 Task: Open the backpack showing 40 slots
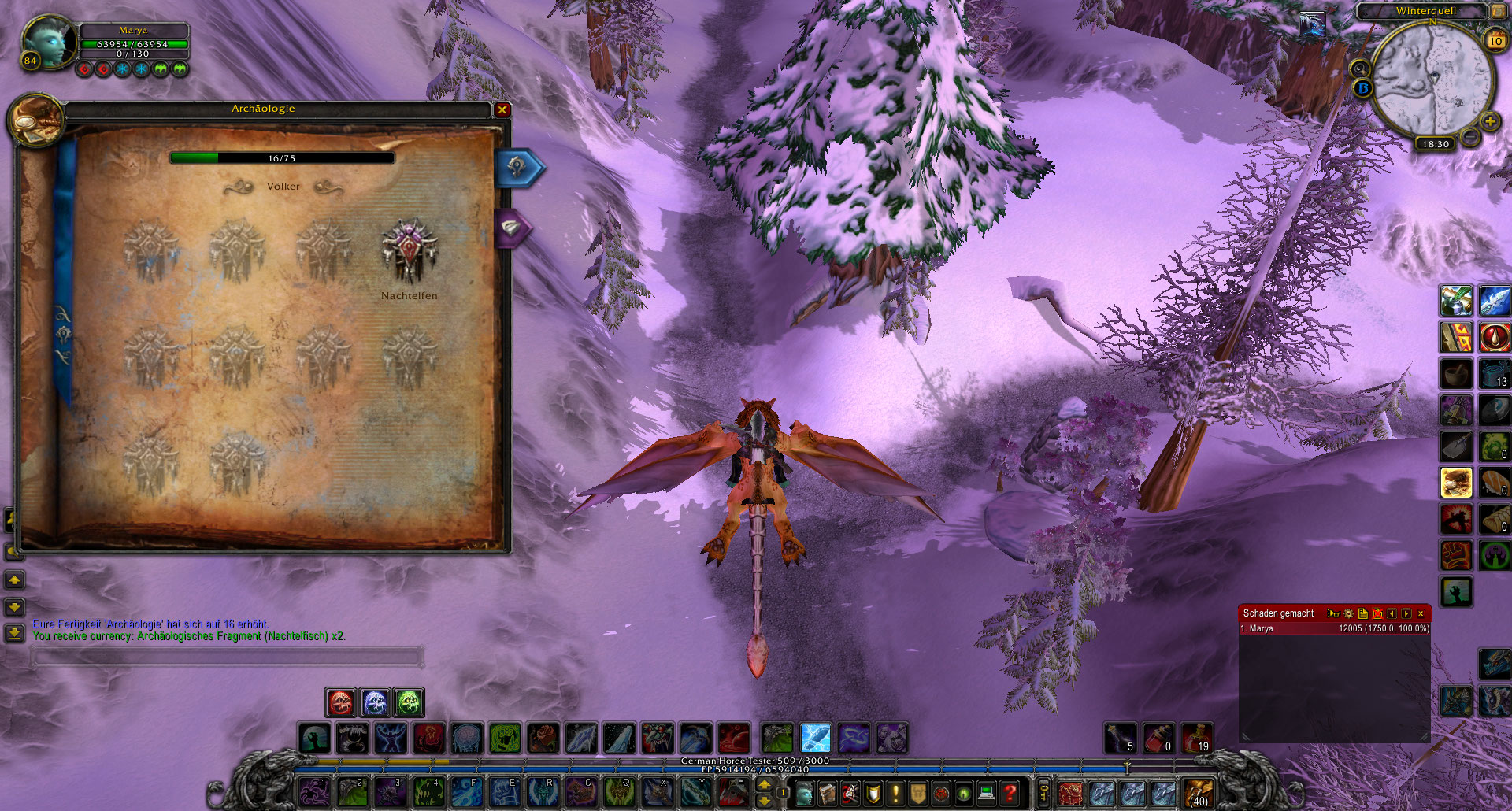(x=1198, y=792)
